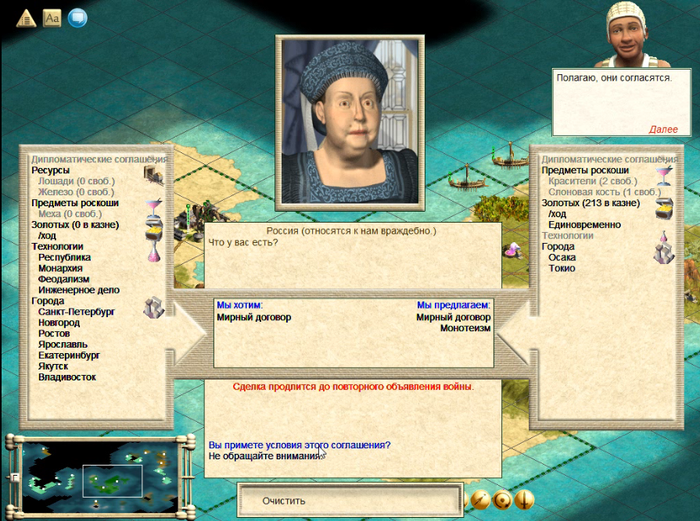This screenshot has height=521, width=700.
Task: Choose Монархия from the technologies list
Action: click(x=62, y=268)
